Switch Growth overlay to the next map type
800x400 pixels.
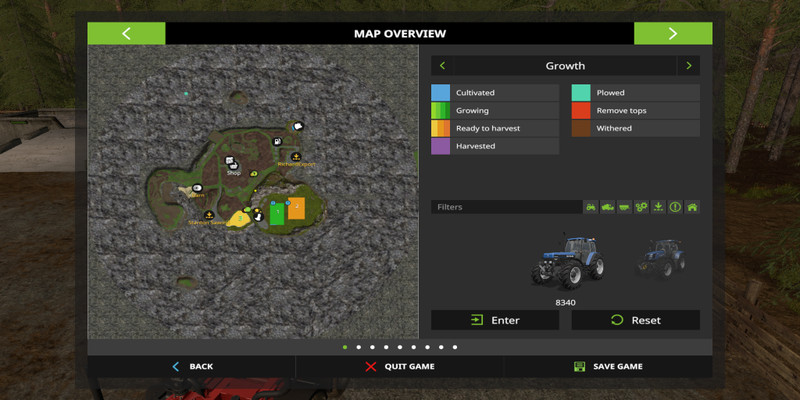point(688,66)
